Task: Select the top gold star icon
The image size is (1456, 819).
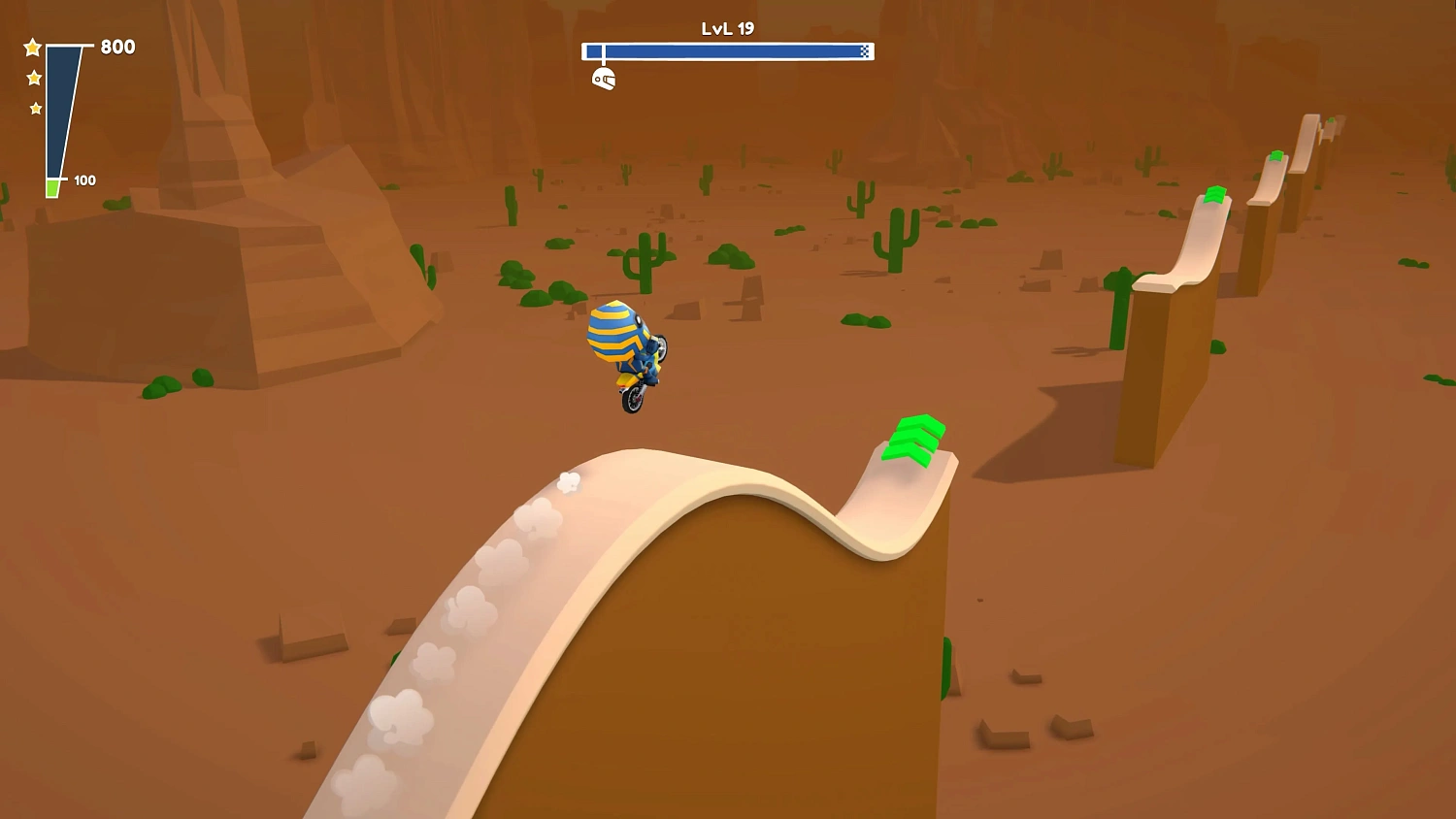Action: (32, 46)
